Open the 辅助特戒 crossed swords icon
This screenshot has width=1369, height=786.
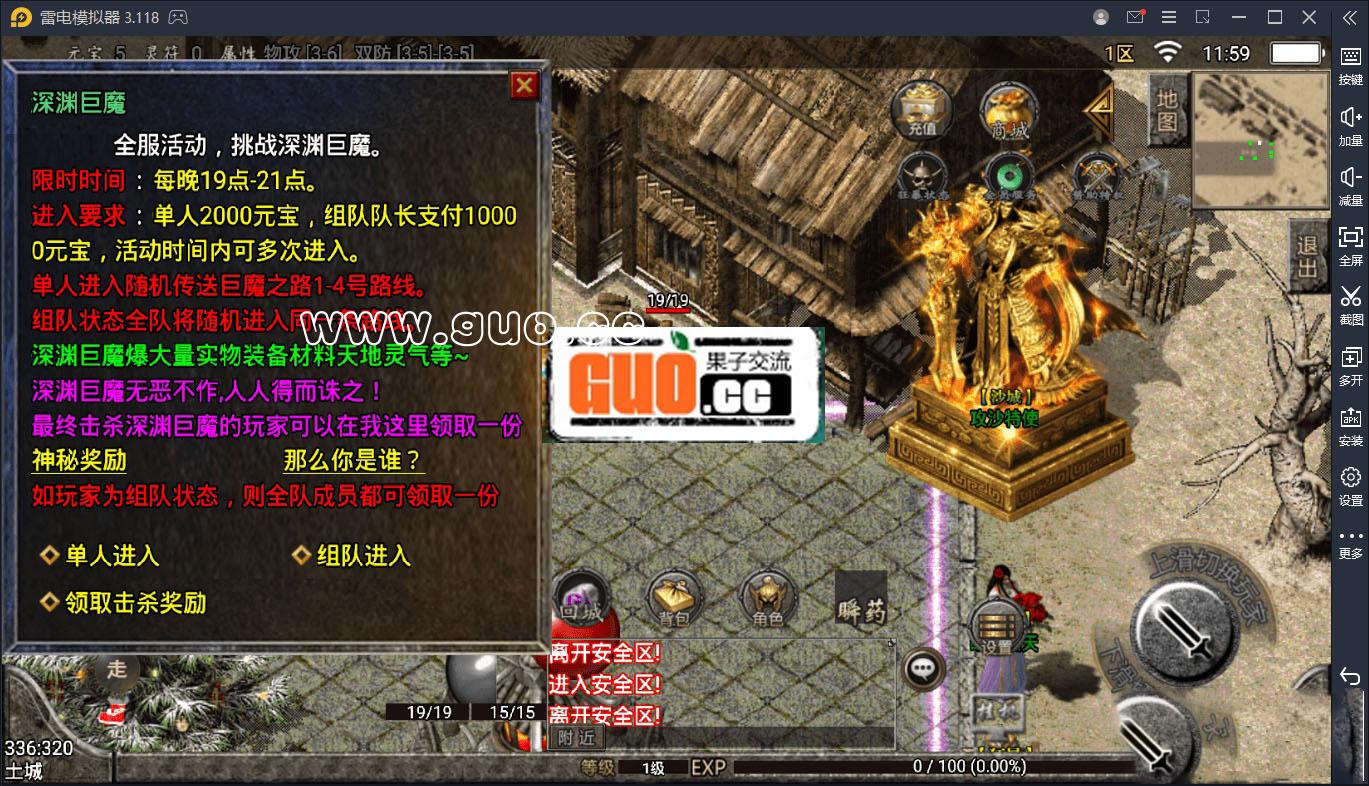pyautogui.click(x=1095, y=175)
